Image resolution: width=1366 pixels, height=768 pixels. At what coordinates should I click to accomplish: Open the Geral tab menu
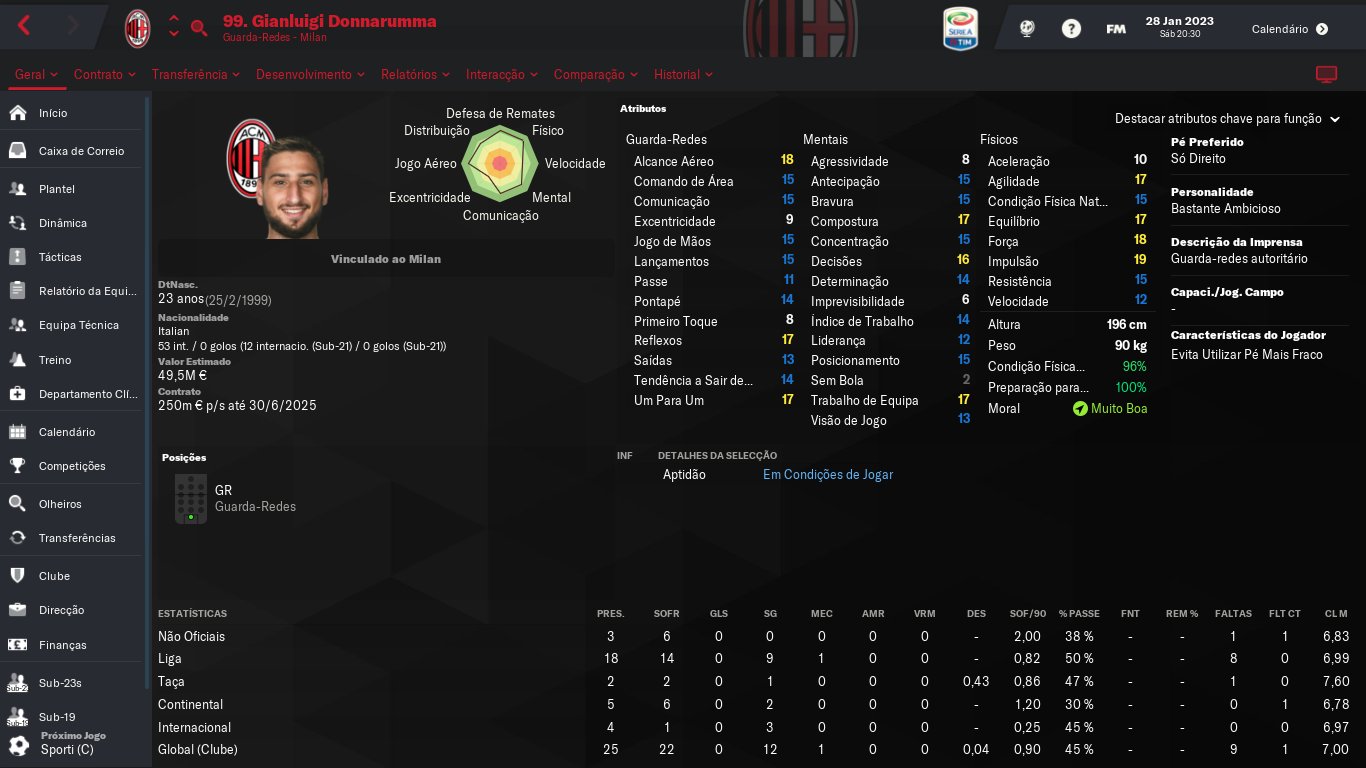tap(36, 75)
